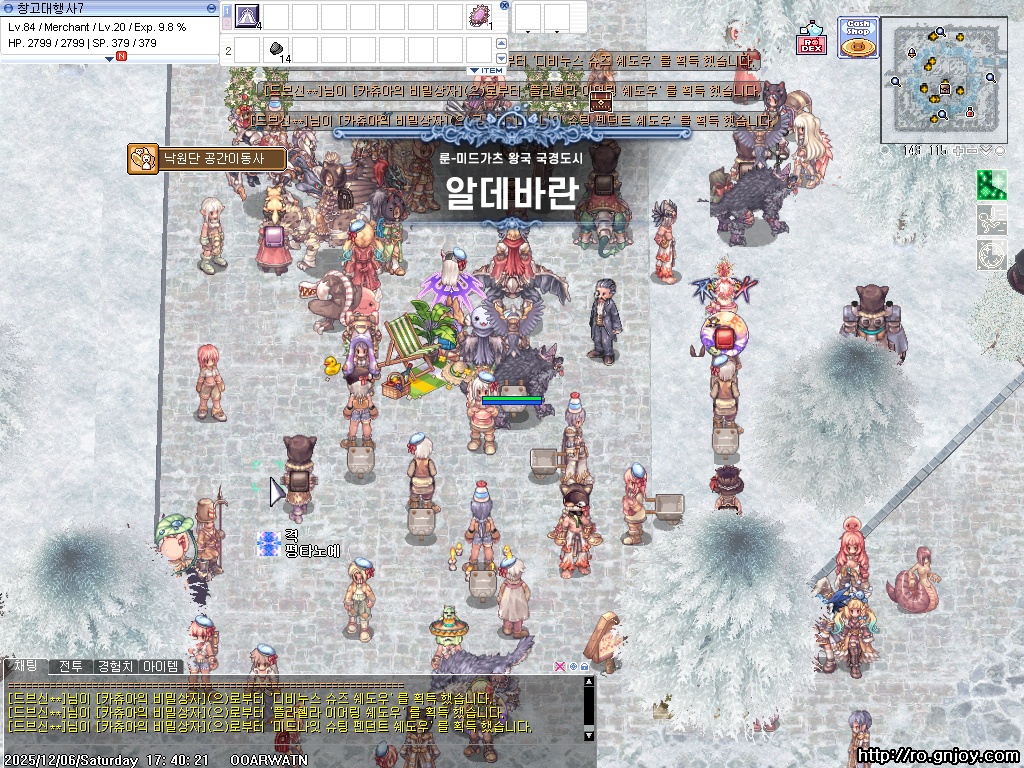Open the 경험치 chat tab

[x=116, y=666]
